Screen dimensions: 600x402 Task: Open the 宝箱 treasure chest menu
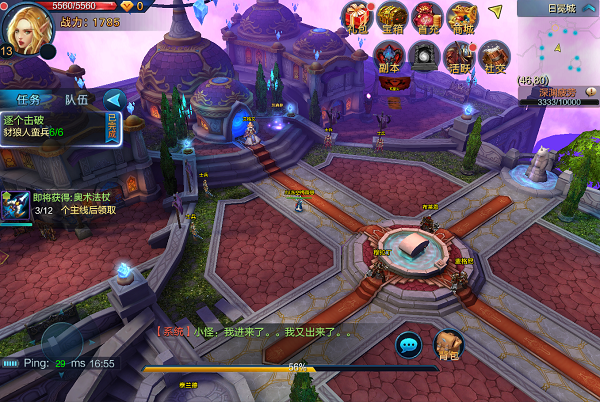click(392, 17)
